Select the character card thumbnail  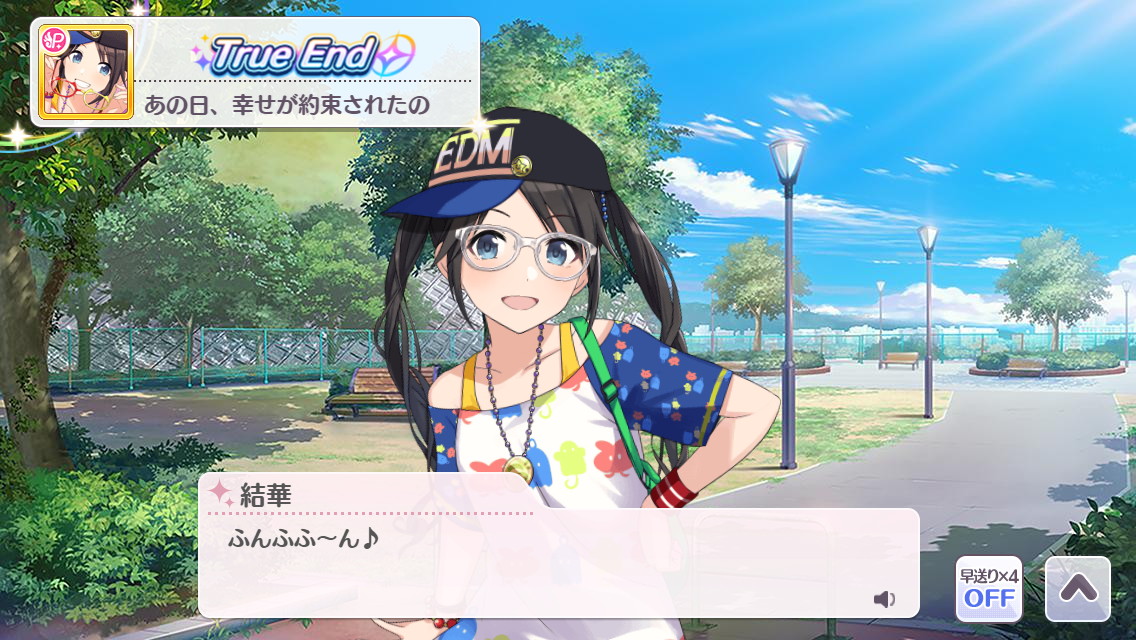coord(86,71)
